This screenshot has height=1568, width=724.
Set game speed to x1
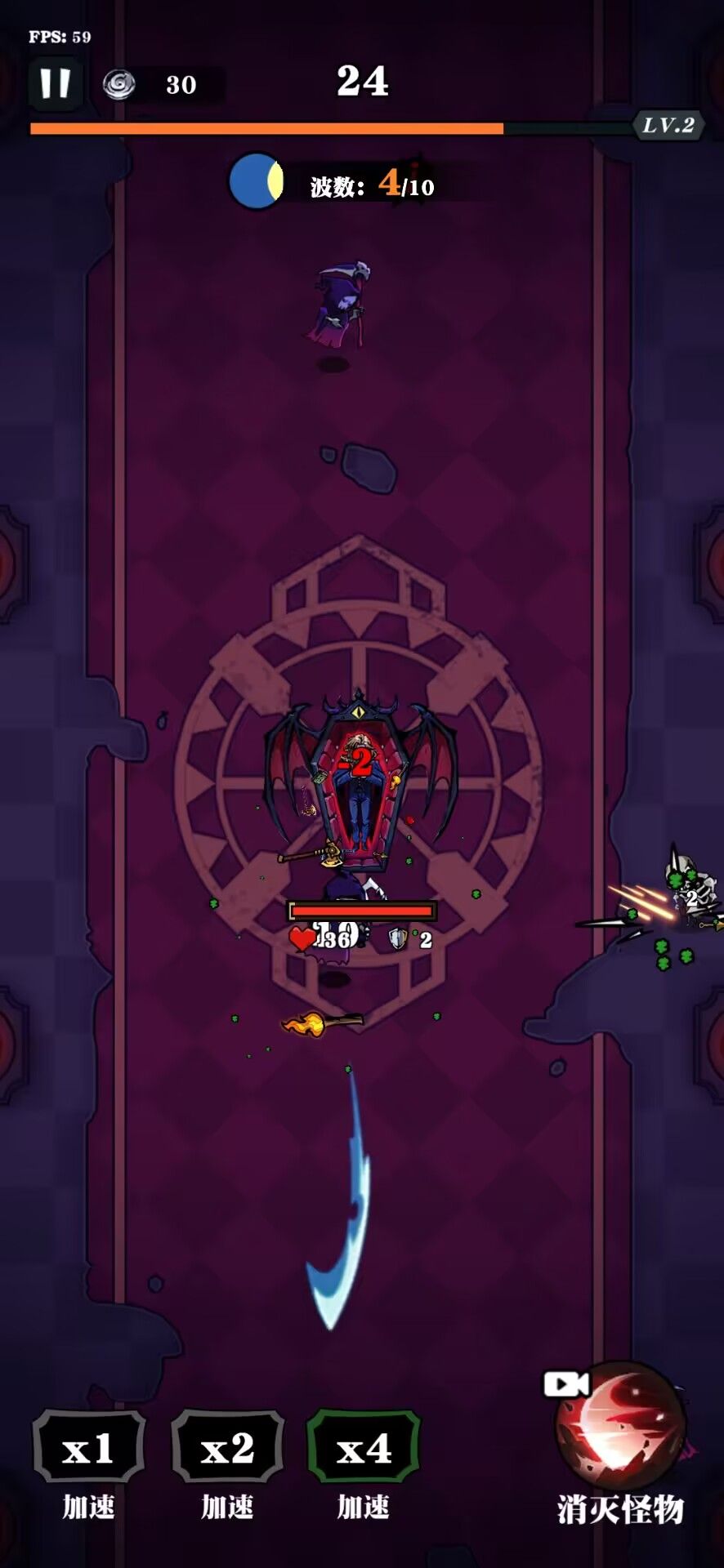coord(89,1449)
